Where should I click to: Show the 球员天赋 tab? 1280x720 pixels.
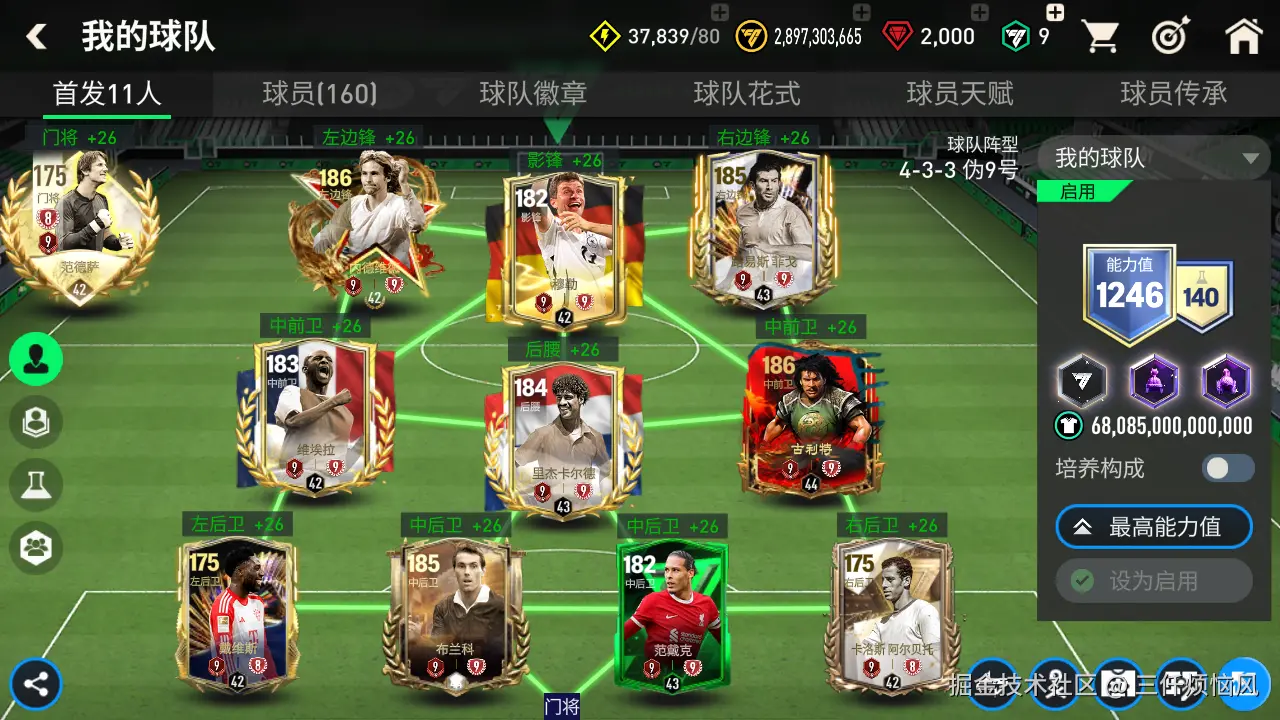pyautogui.click(x=960, y=94)
